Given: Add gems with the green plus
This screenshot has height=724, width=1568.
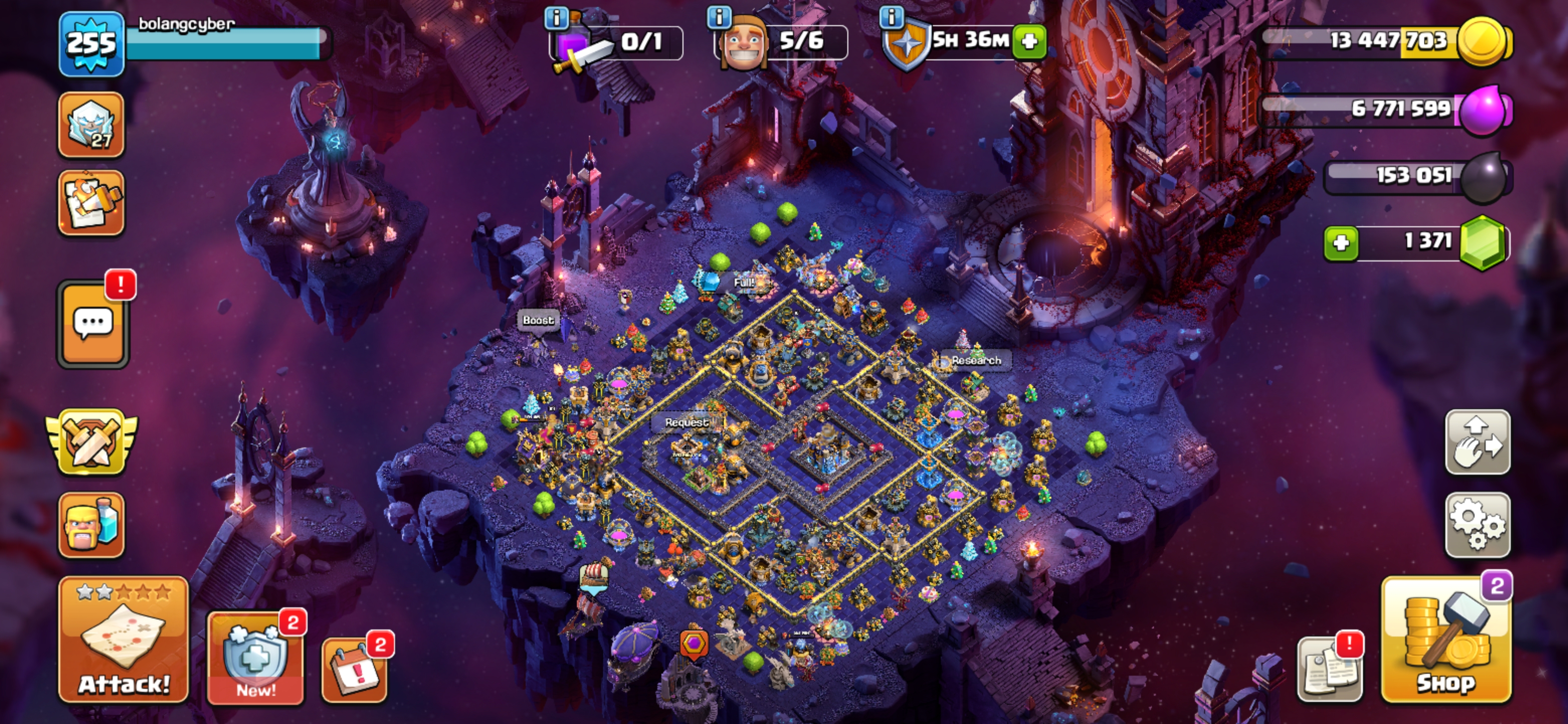Looking at the screenshot, I should [x=1341, y=243].
